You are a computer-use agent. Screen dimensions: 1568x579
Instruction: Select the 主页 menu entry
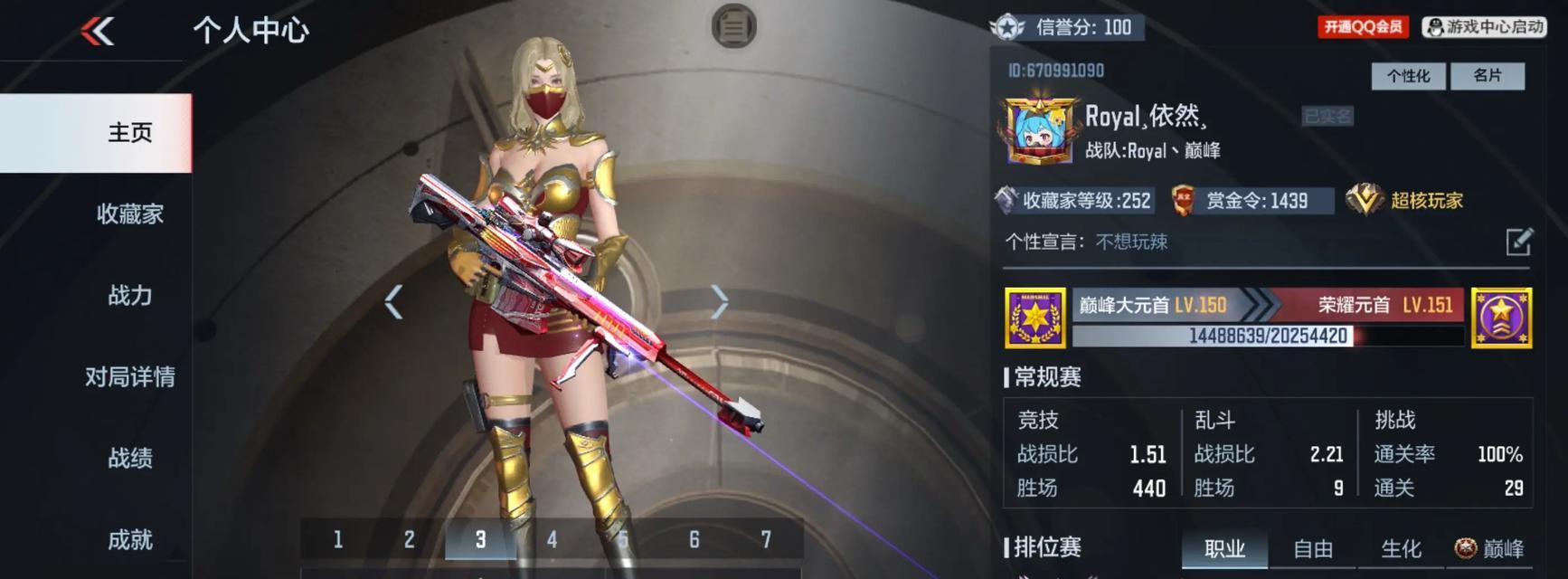pos(129,133)
